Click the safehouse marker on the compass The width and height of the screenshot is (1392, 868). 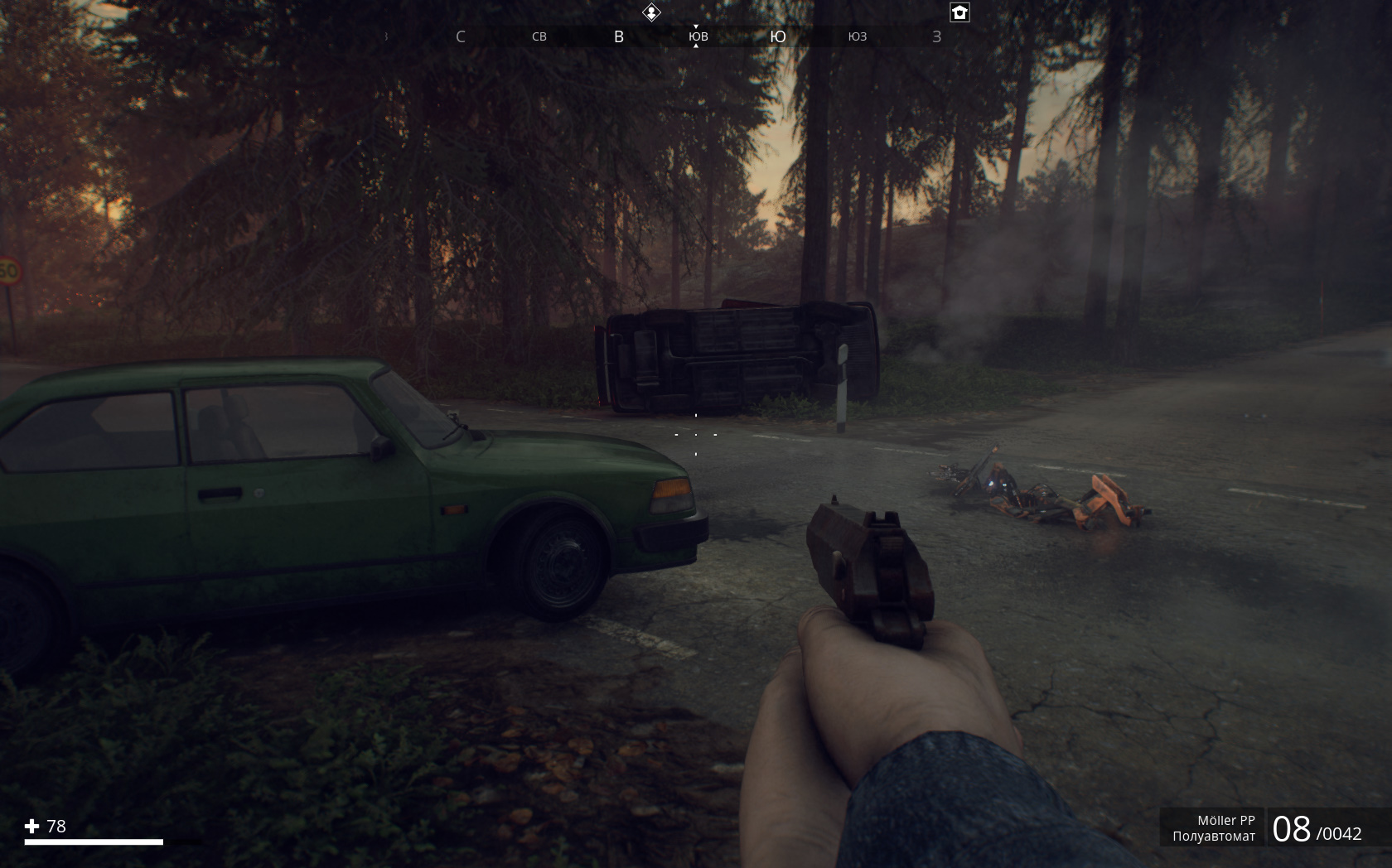tap(959, 12)
